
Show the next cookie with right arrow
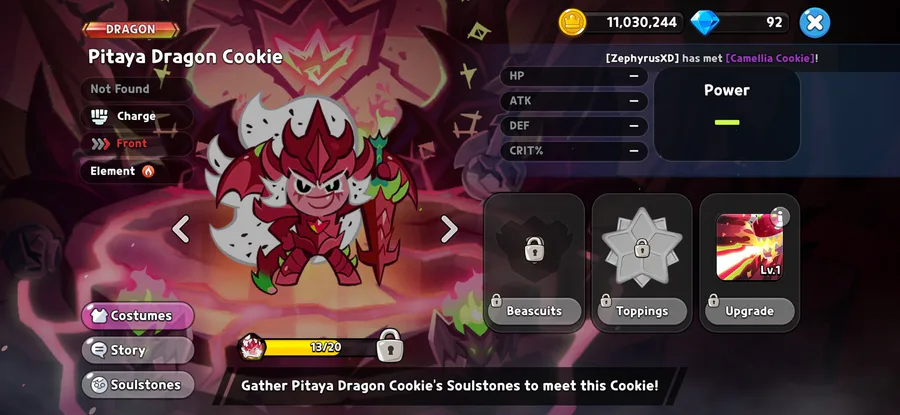pyautogui.click(x=449, y=229)
